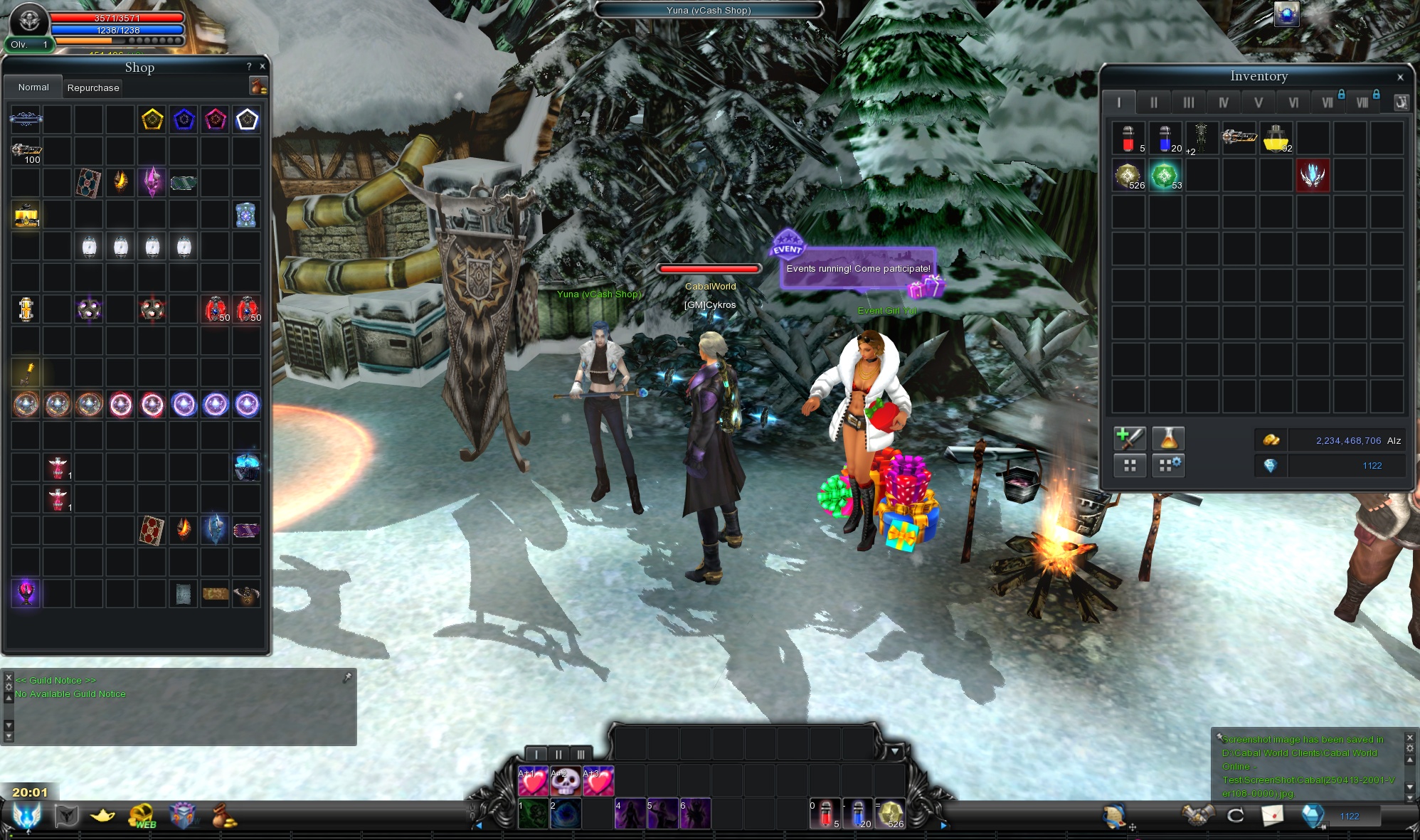Select the golden treasure chest shop item
Viewport: 1420px width, 840px height.
[x=26, y=214]
